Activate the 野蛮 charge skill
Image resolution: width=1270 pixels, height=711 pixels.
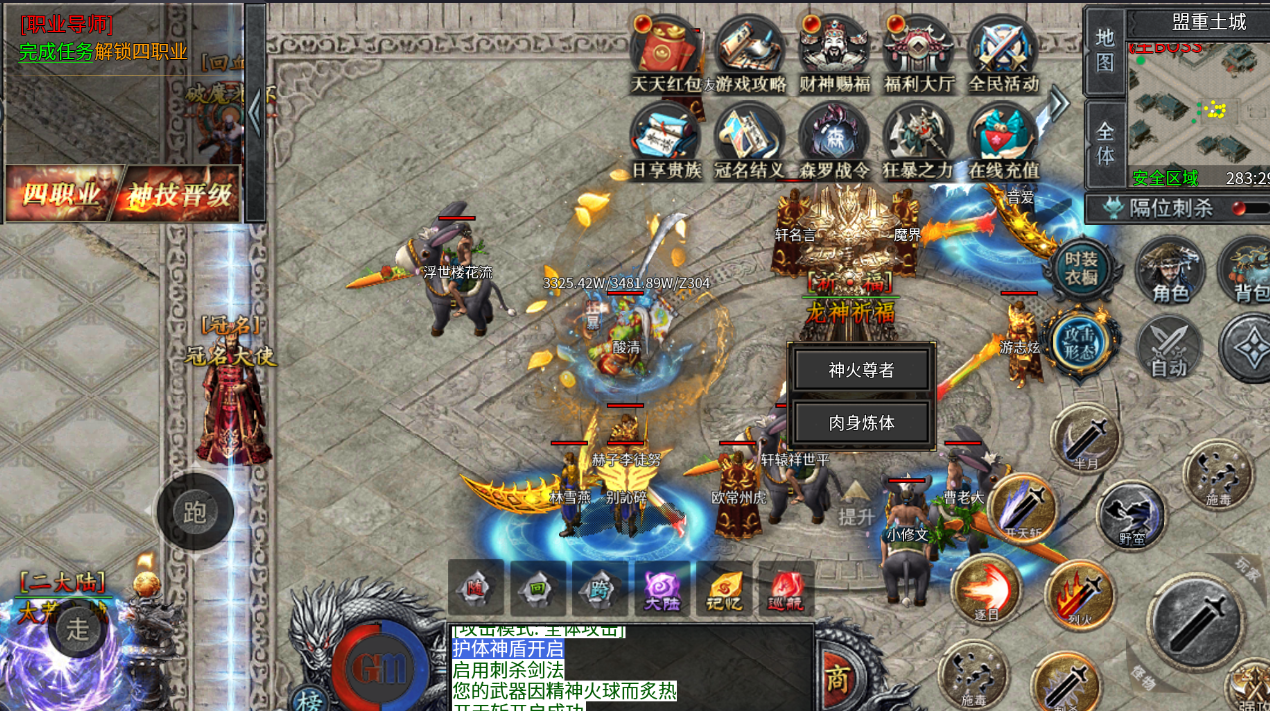(1131, 515)
